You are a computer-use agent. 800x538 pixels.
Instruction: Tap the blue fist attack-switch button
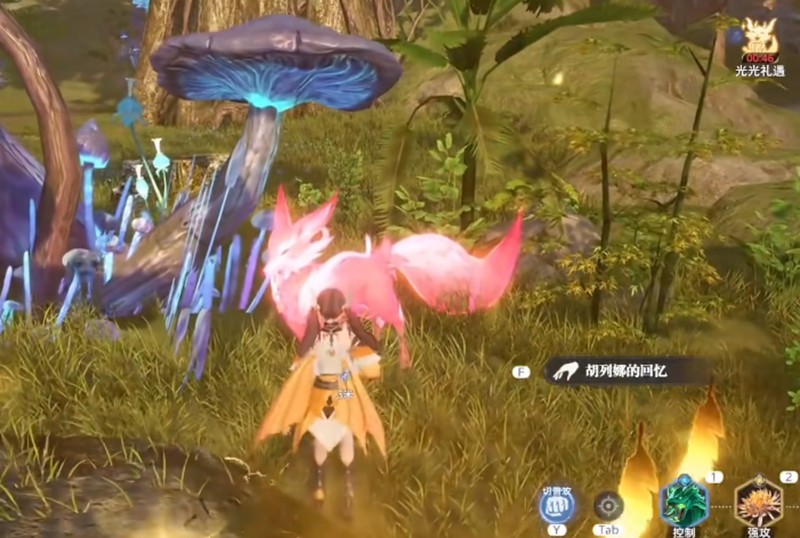pos(555,505)
